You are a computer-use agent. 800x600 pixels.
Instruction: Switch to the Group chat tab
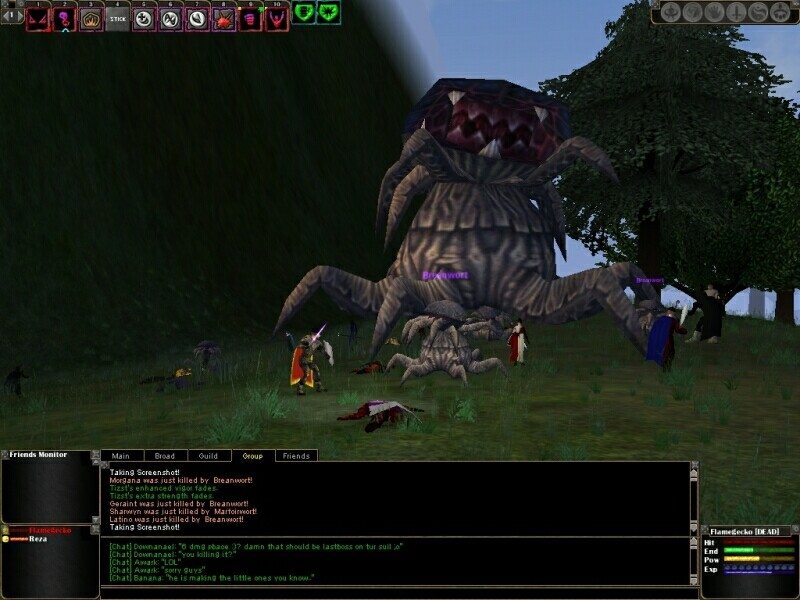click(x=253, y=456)
